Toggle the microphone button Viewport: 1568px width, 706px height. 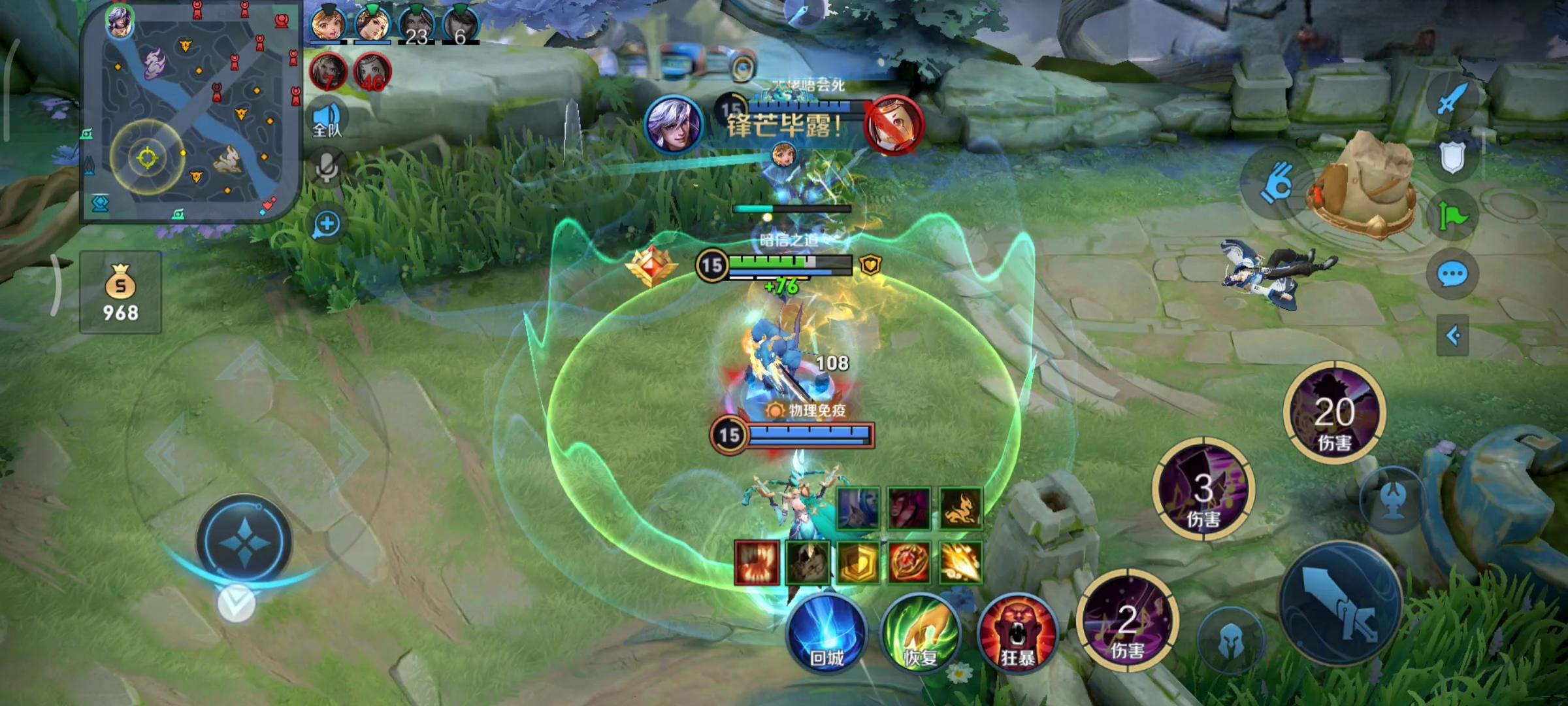click(327, 167)
